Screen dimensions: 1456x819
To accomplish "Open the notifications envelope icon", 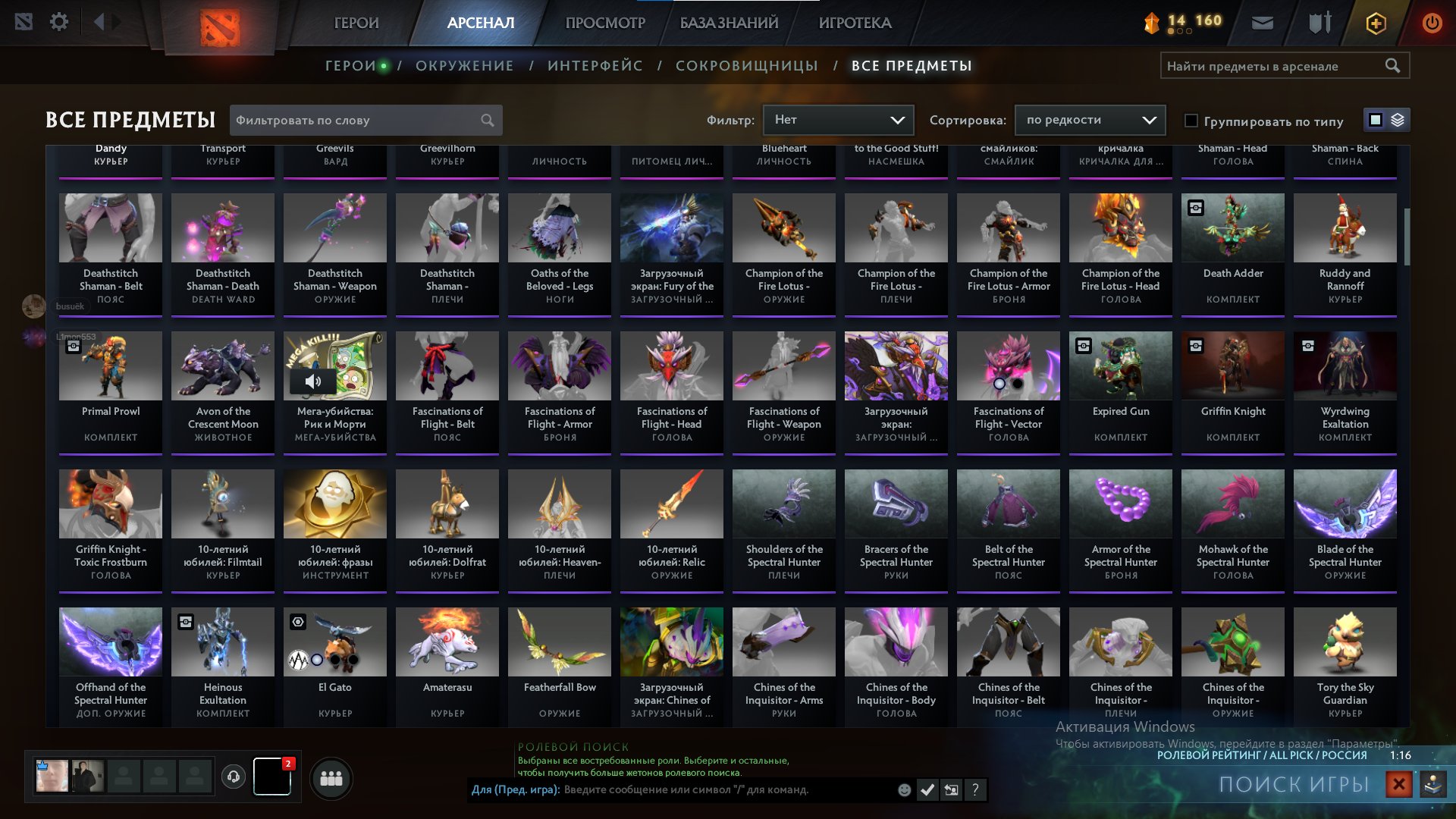I will [x=1263, y=22].
